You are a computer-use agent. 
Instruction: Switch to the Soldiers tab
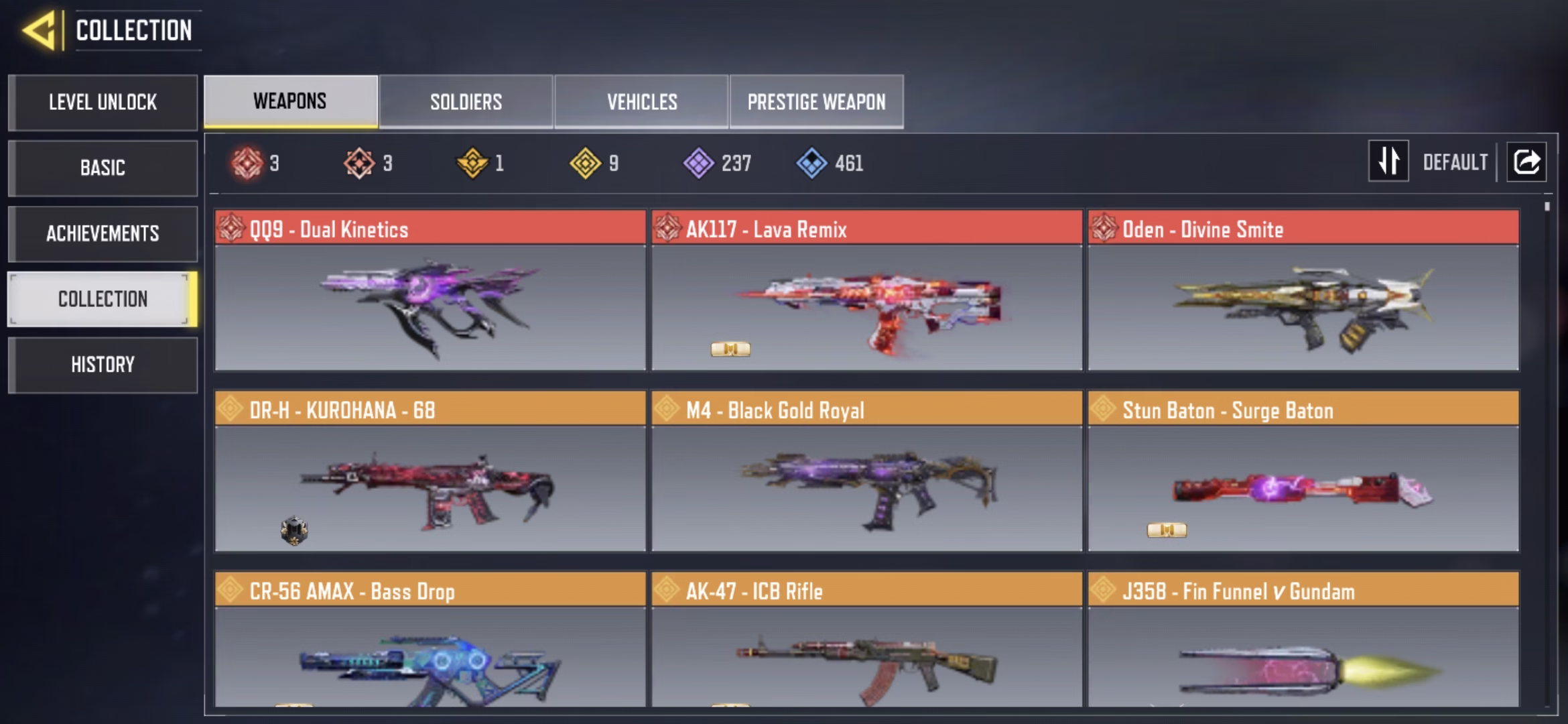click(466, 102)
